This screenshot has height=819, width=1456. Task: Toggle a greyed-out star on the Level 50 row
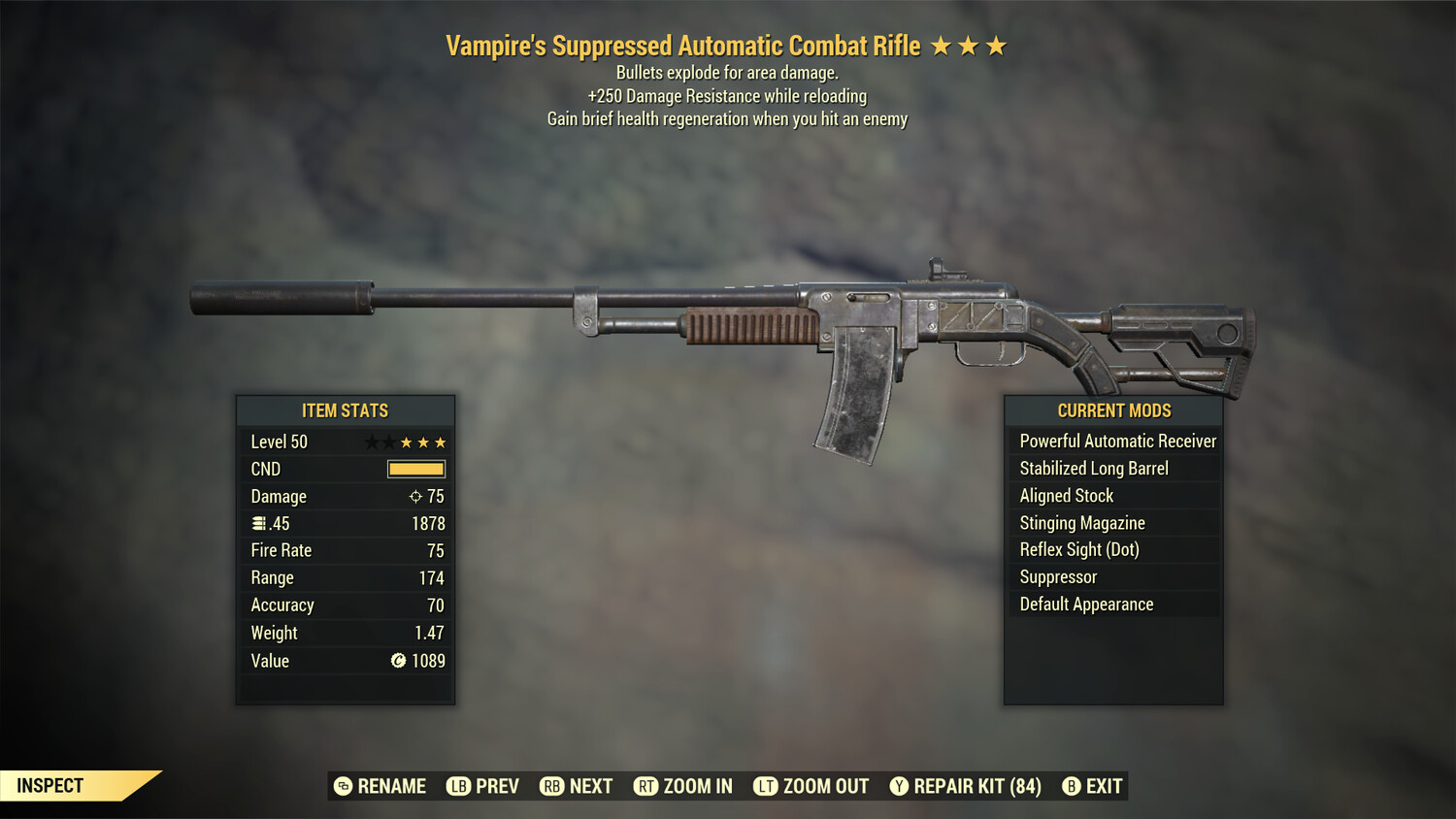pyautogui.click(x=372, y=442)
